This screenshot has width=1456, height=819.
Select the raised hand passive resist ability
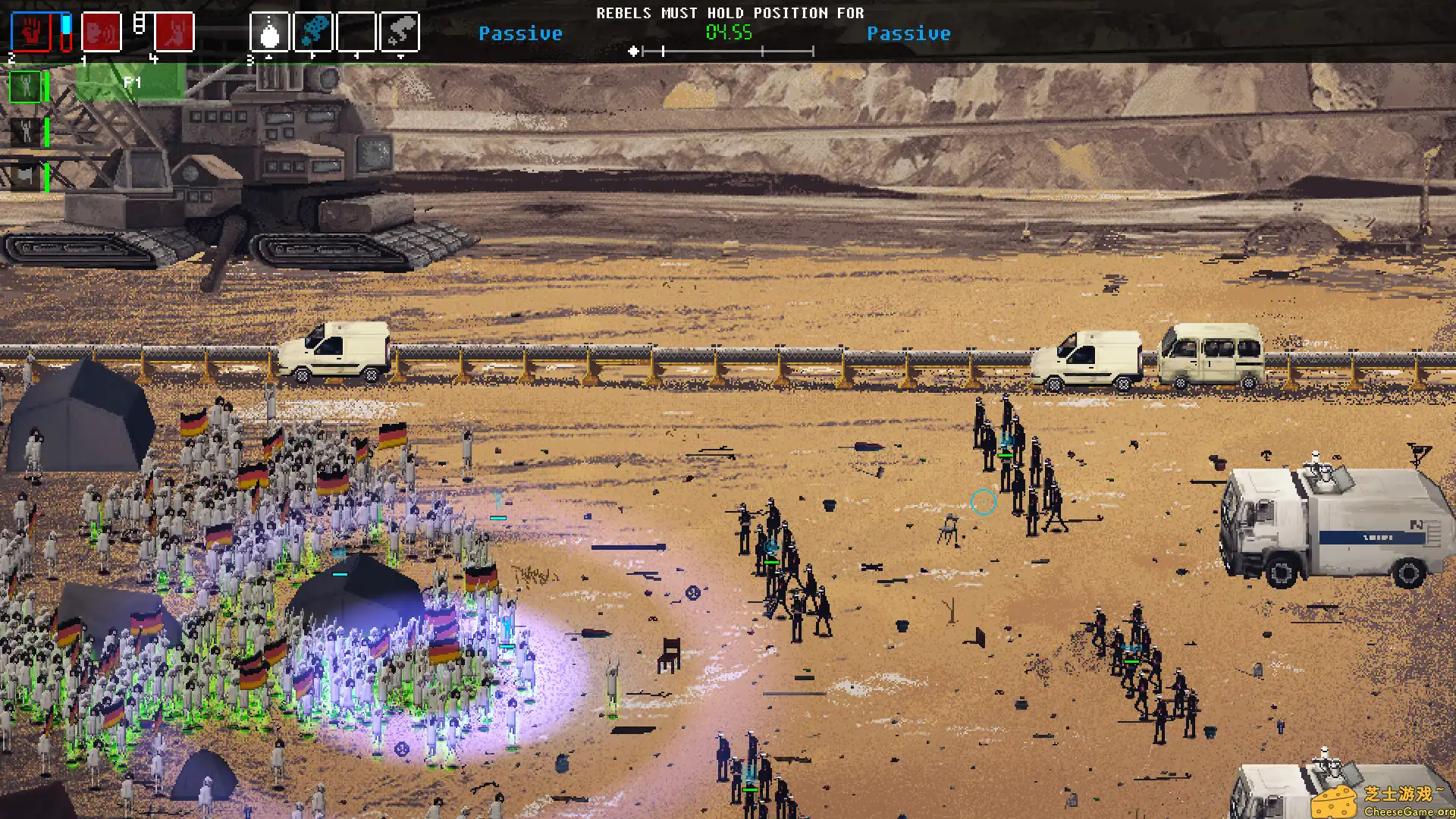[x=30, y=32]
